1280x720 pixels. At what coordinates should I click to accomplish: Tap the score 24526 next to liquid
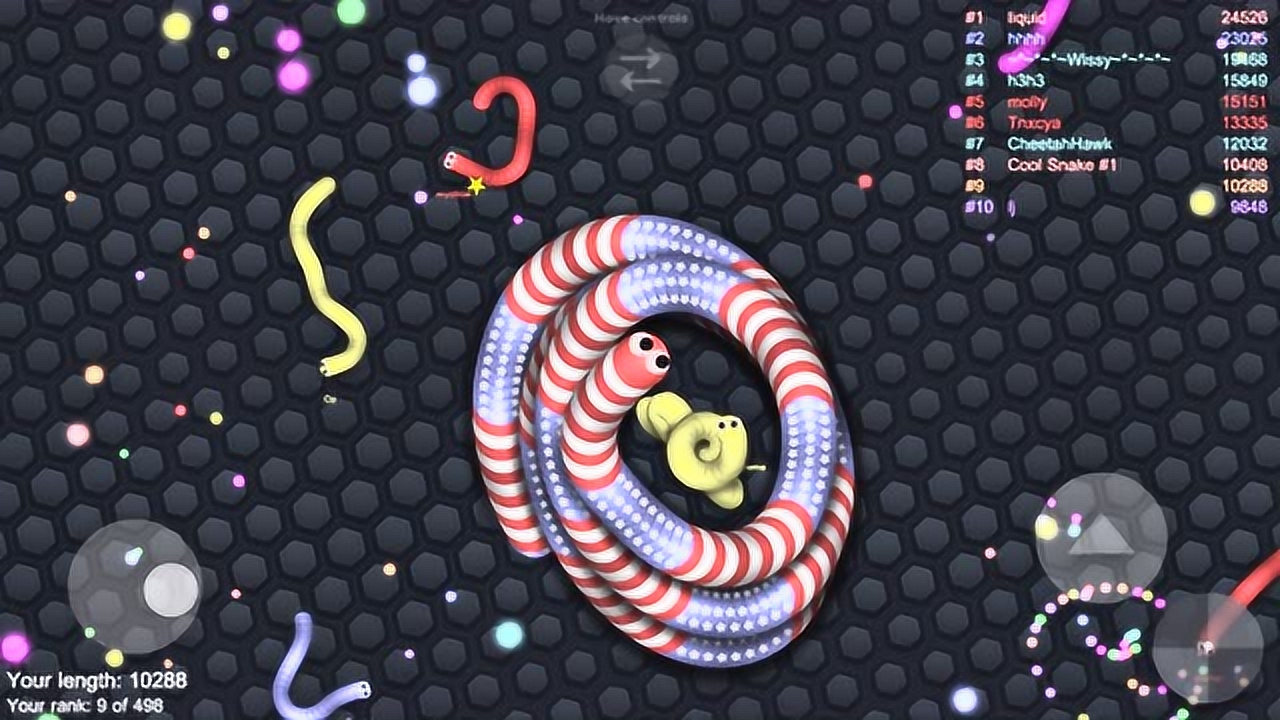pyautogui.click(x=1243, y=16)
